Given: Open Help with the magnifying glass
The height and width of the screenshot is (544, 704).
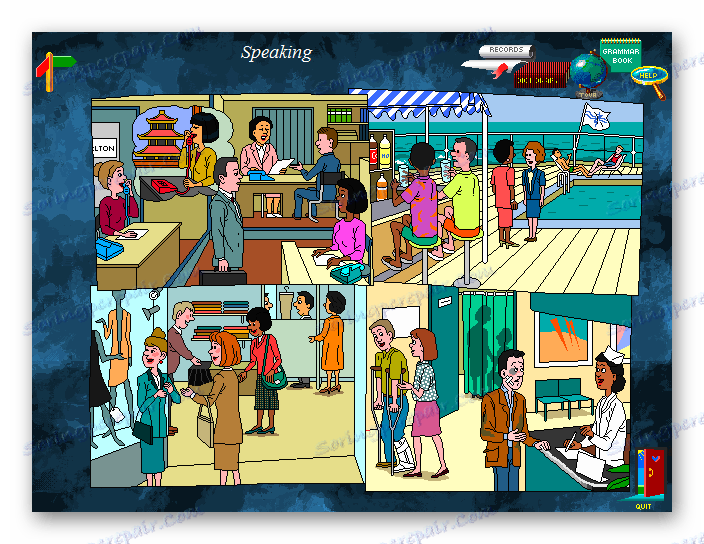Looking at the screenshot, I should click(x=651, y=78).
